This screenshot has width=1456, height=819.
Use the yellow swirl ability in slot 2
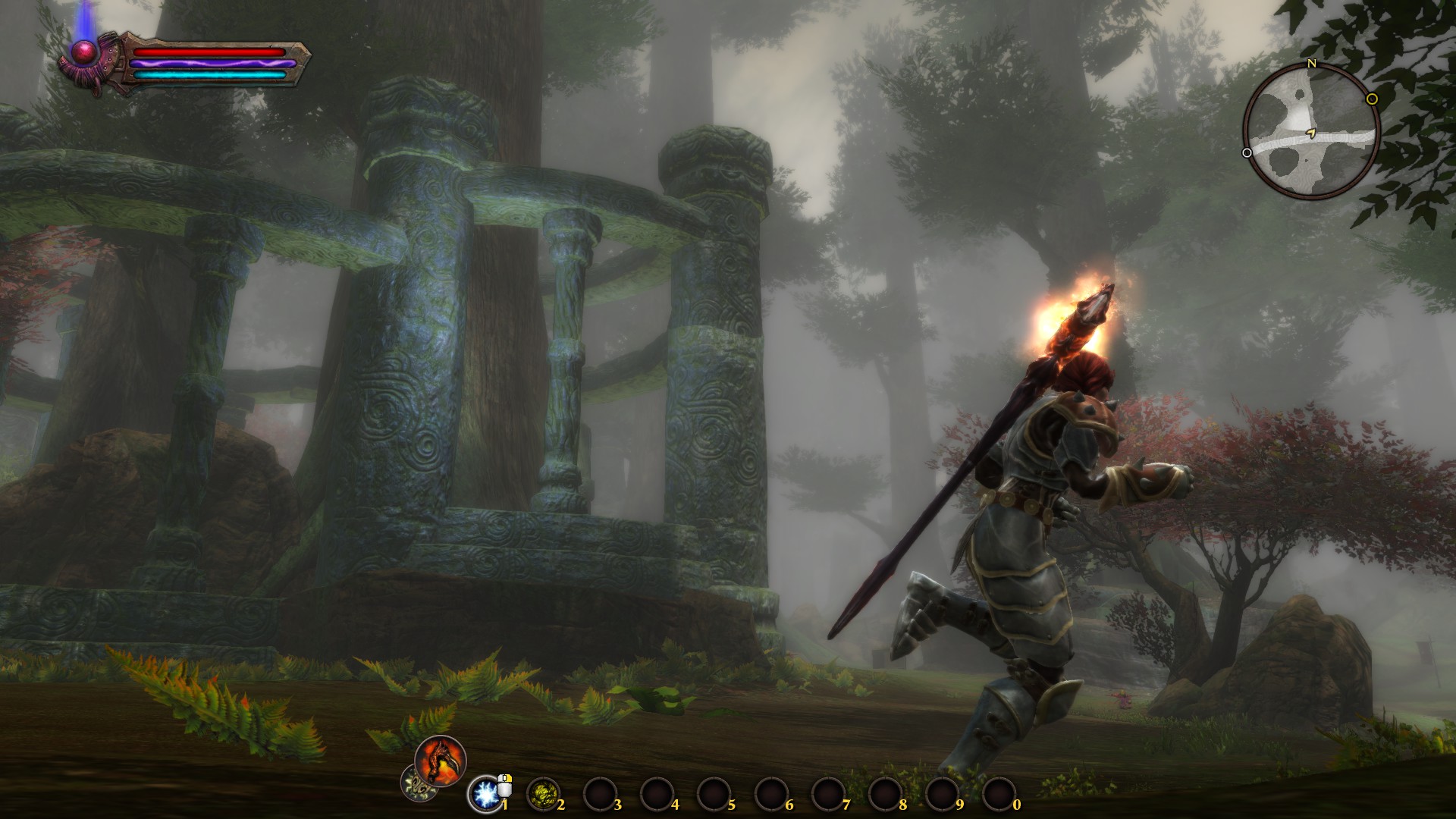click(543, 794)
